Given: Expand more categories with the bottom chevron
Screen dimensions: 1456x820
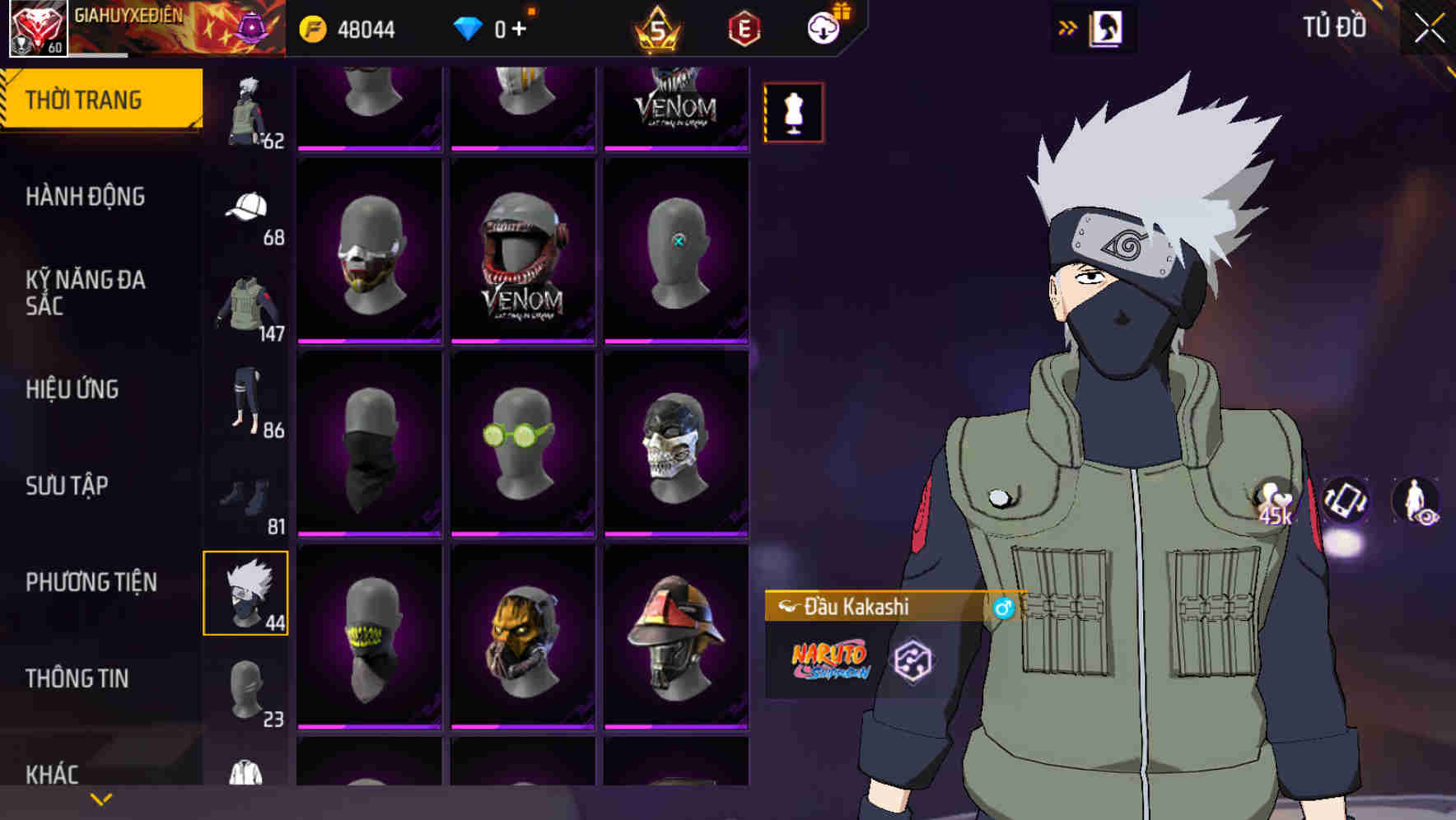Looking at the screenshot, I should [x=100, y=799].
